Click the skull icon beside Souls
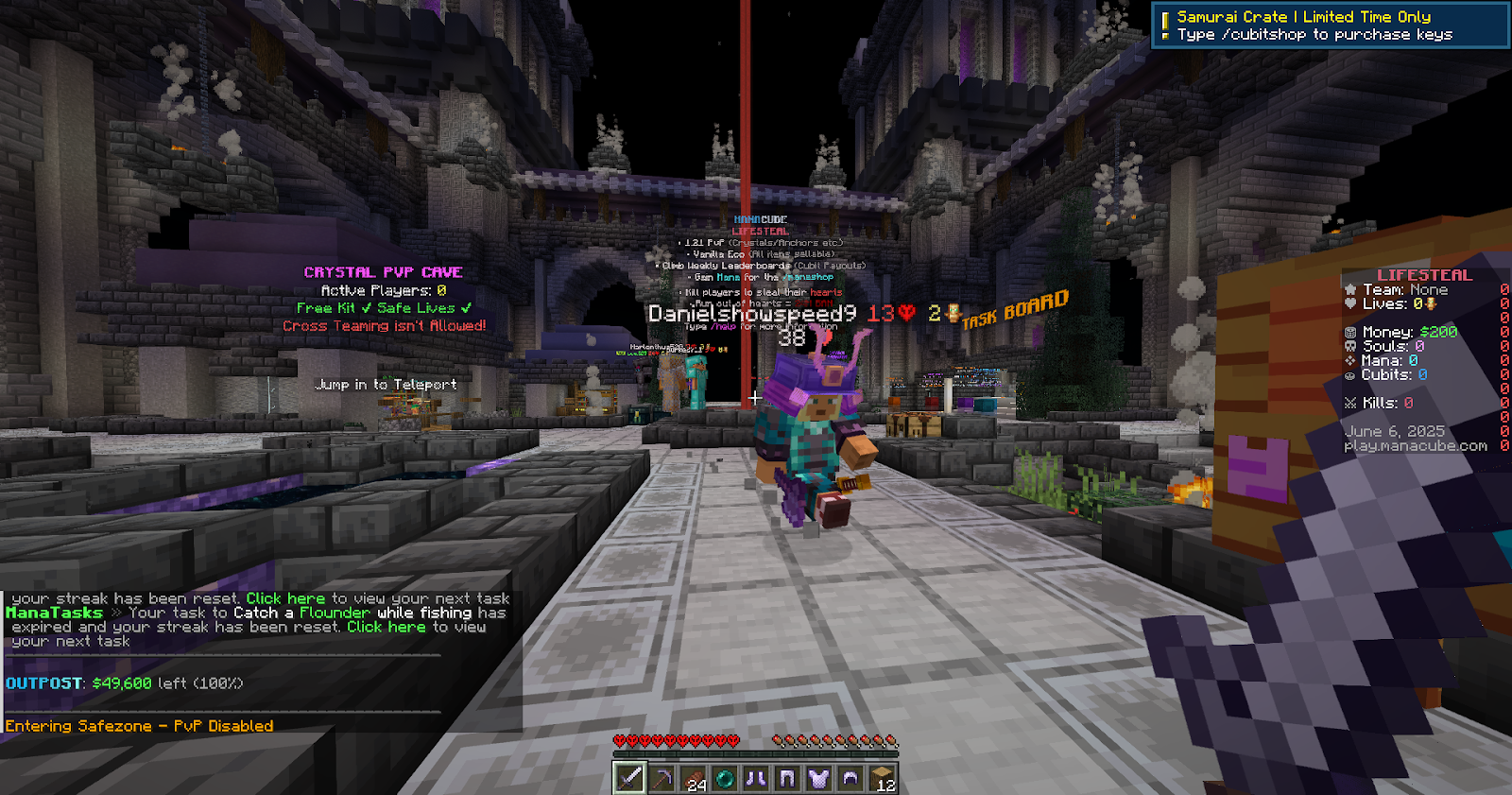The image size is (1512, 795). coord(1349,346)
